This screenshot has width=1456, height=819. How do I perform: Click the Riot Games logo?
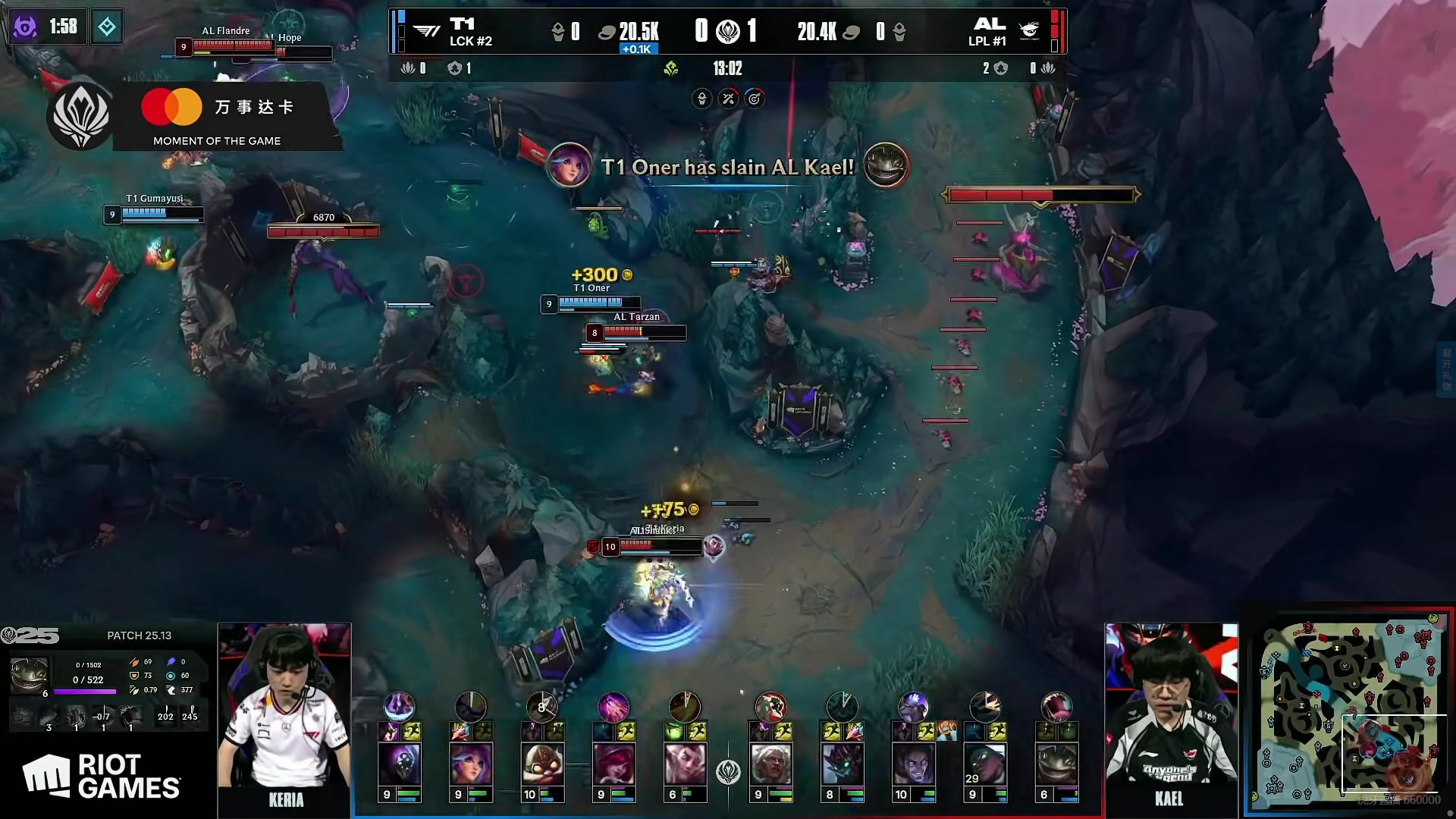point(102,777)
